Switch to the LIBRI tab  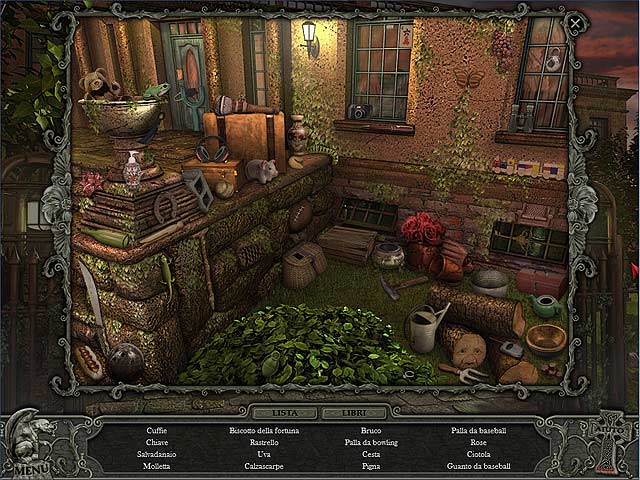click(x=352, y=411)
